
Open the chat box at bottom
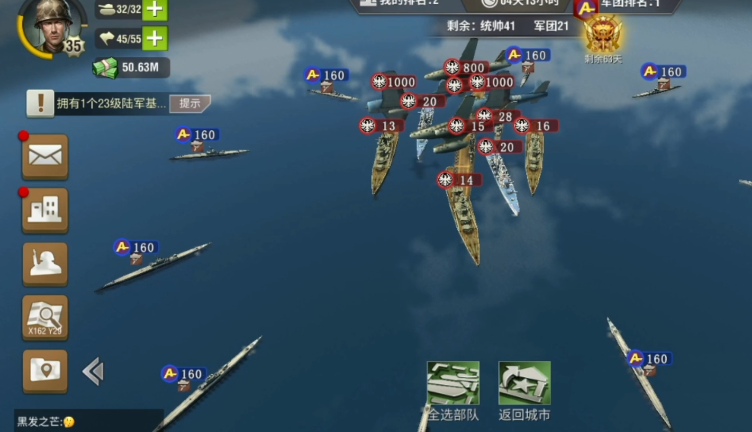click(x=85, y=421)
